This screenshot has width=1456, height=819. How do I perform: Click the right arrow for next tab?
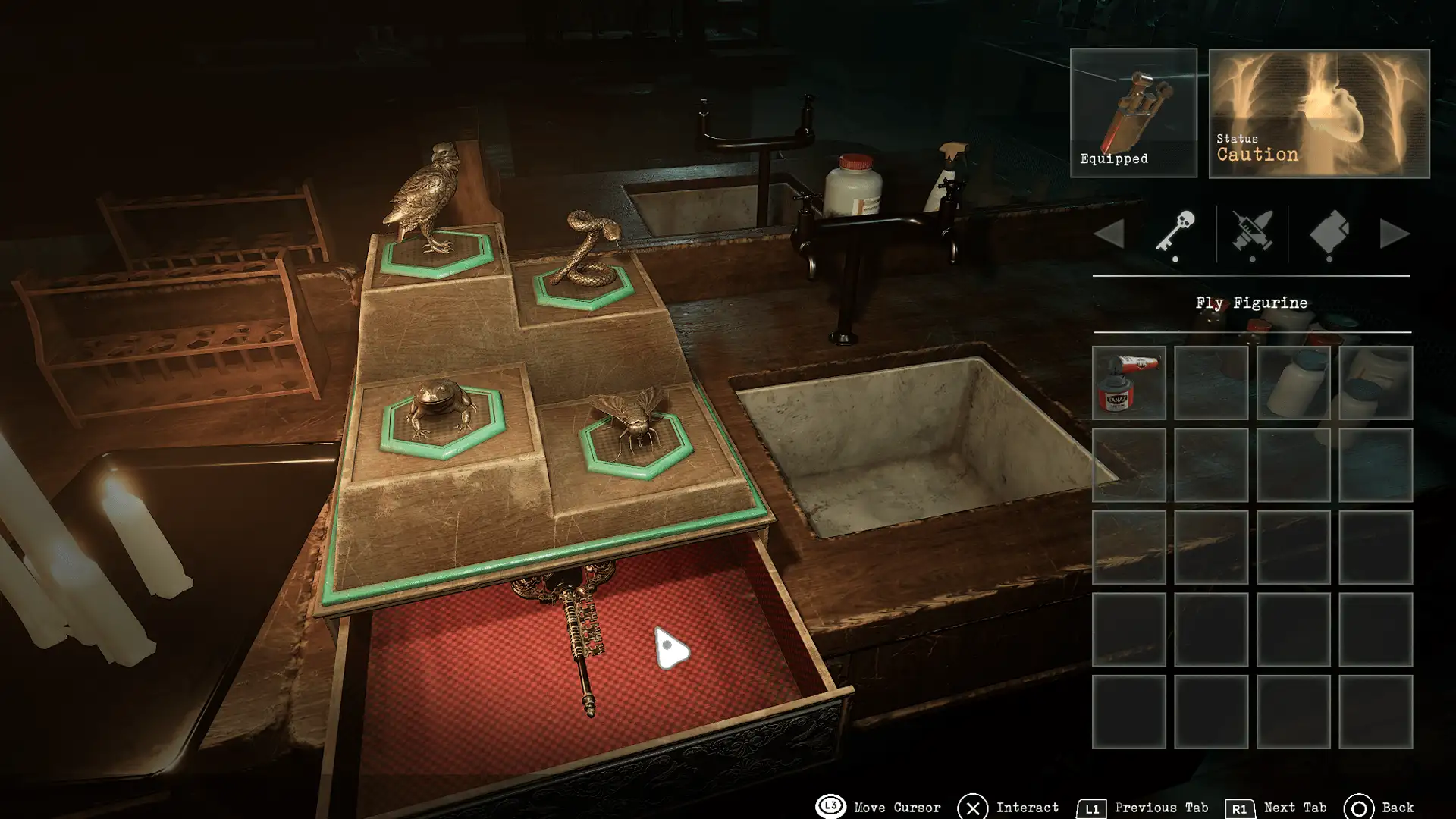point(1394,234)
